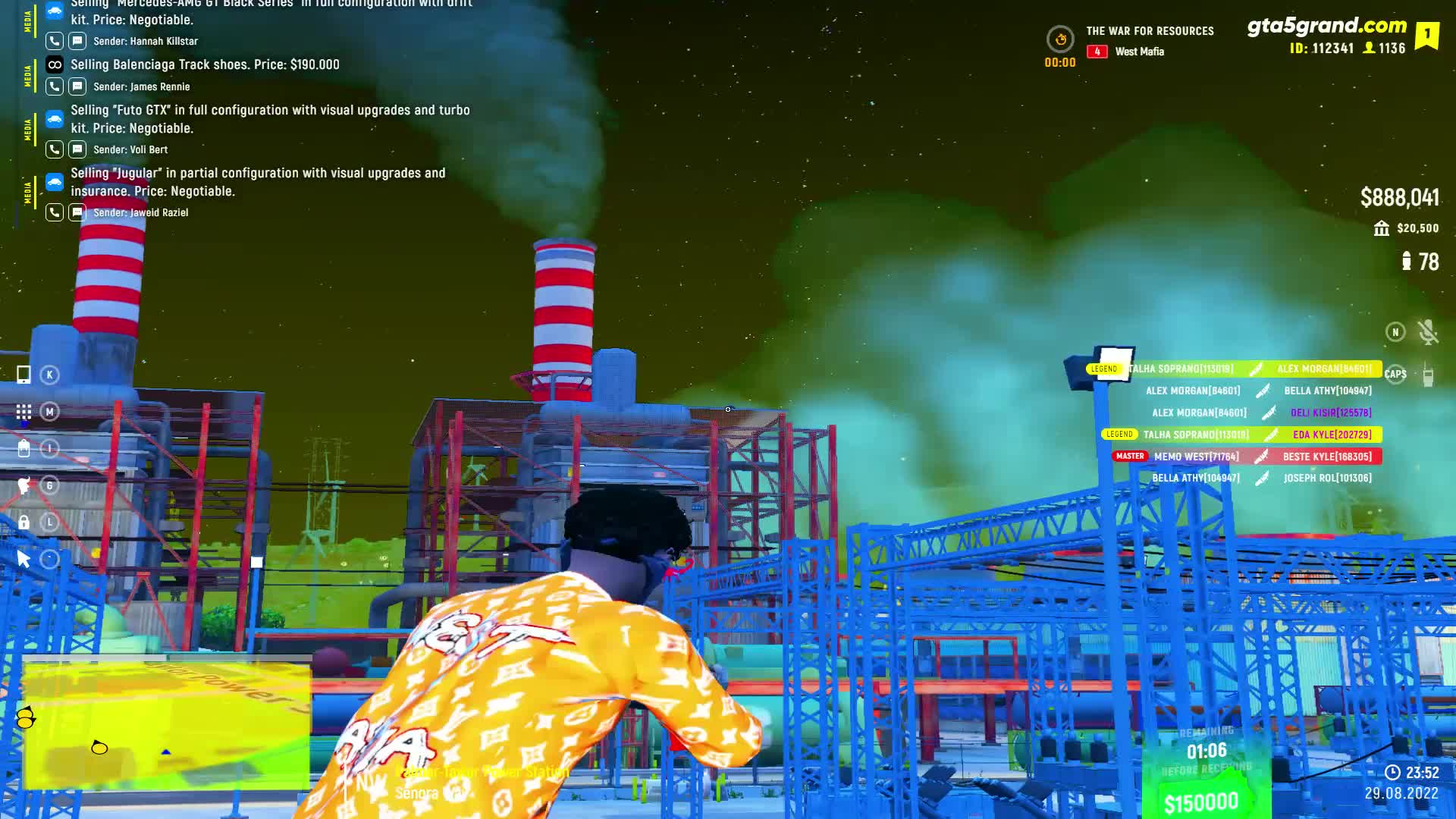Open message to sender Voli Bert
Viewport: 1456px width, 819px height.
pyautogui.click(x=77, y=149)
